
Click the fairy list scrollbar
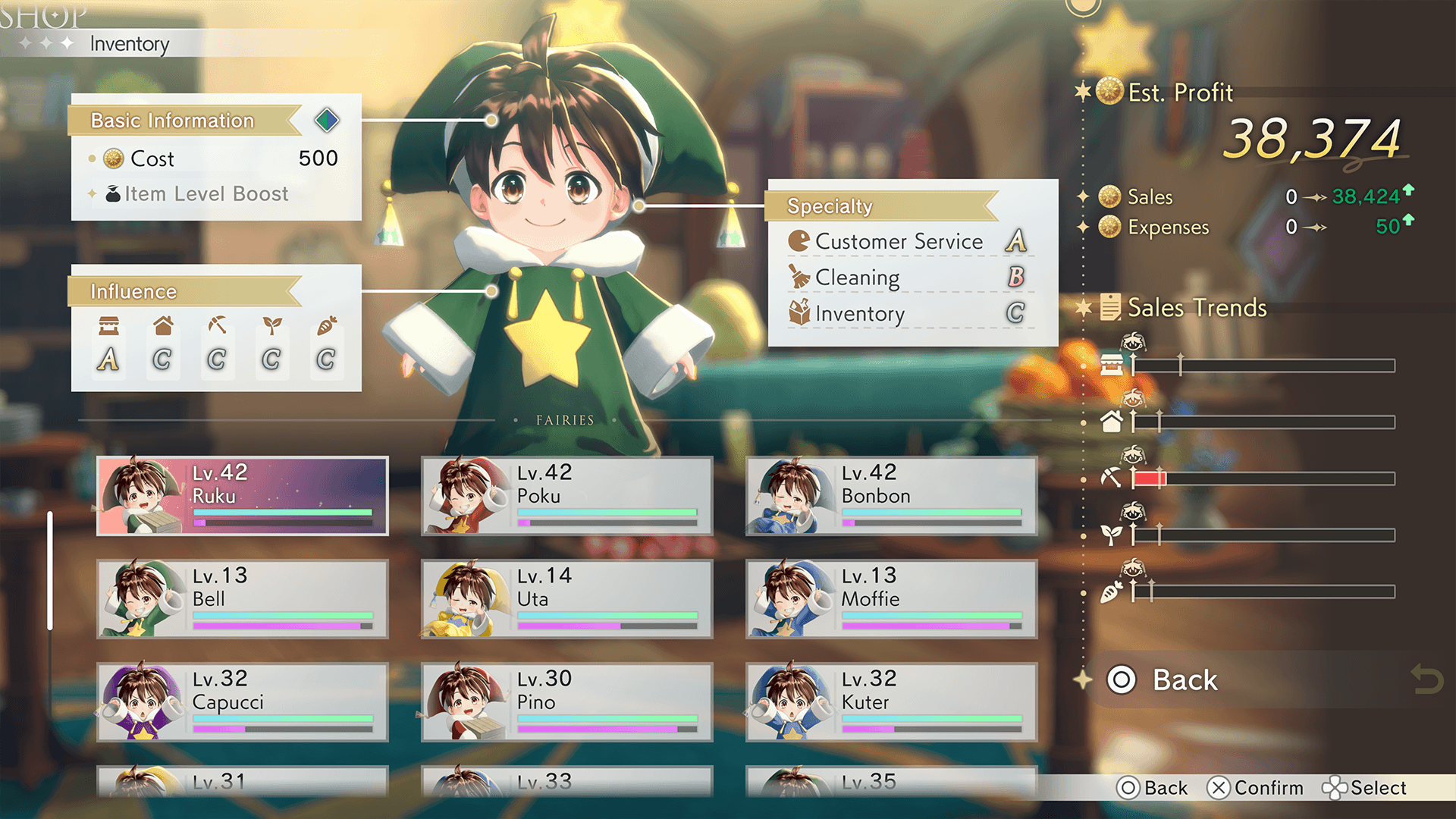click(50, 570)
